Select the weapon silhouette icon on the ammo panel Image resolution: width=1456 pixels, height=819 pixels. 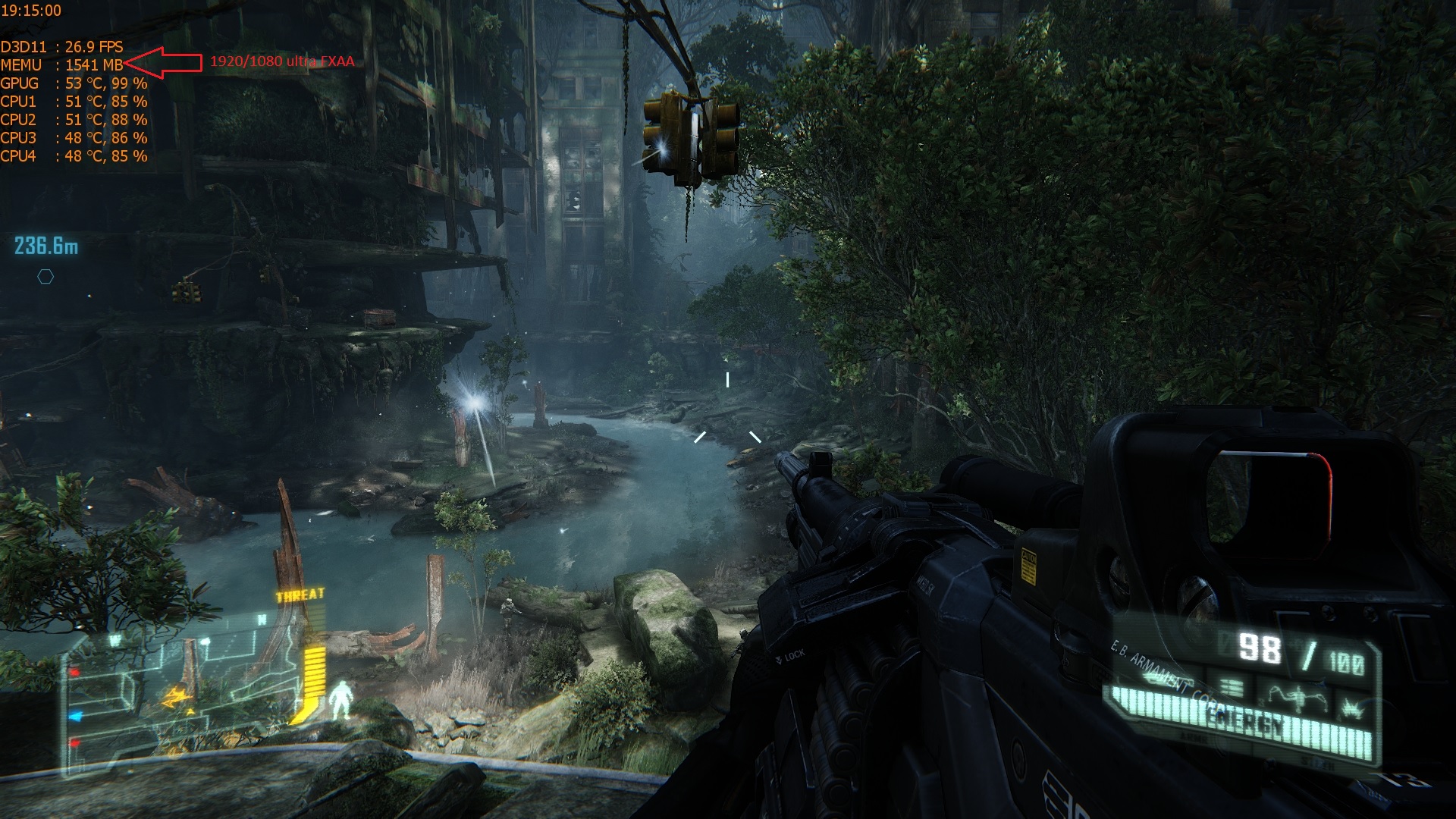(1297, 695)
